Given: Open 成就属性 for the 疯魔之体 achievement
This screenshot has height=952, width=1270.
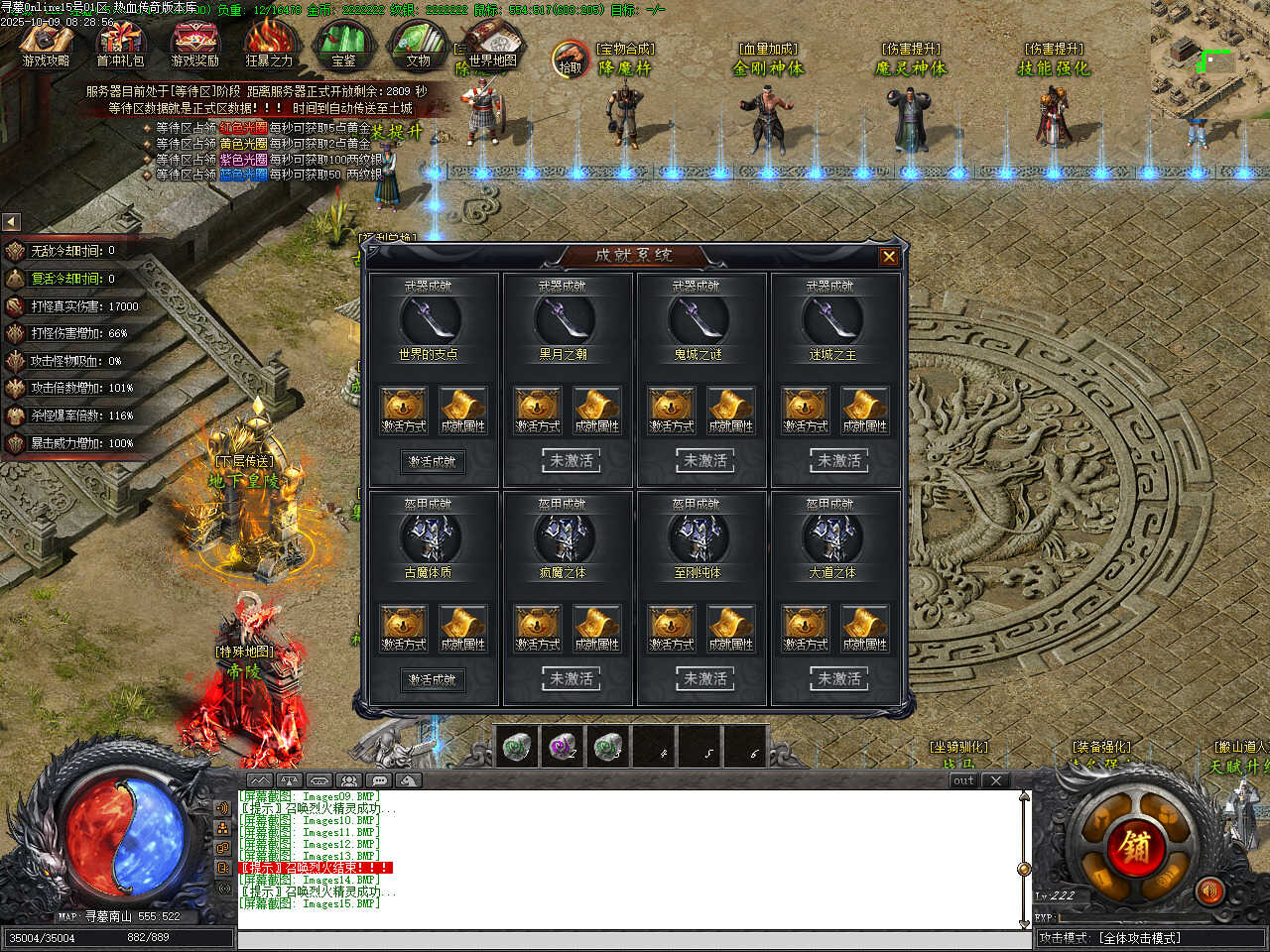Looking at the screenshot, I should coord(597,628).
